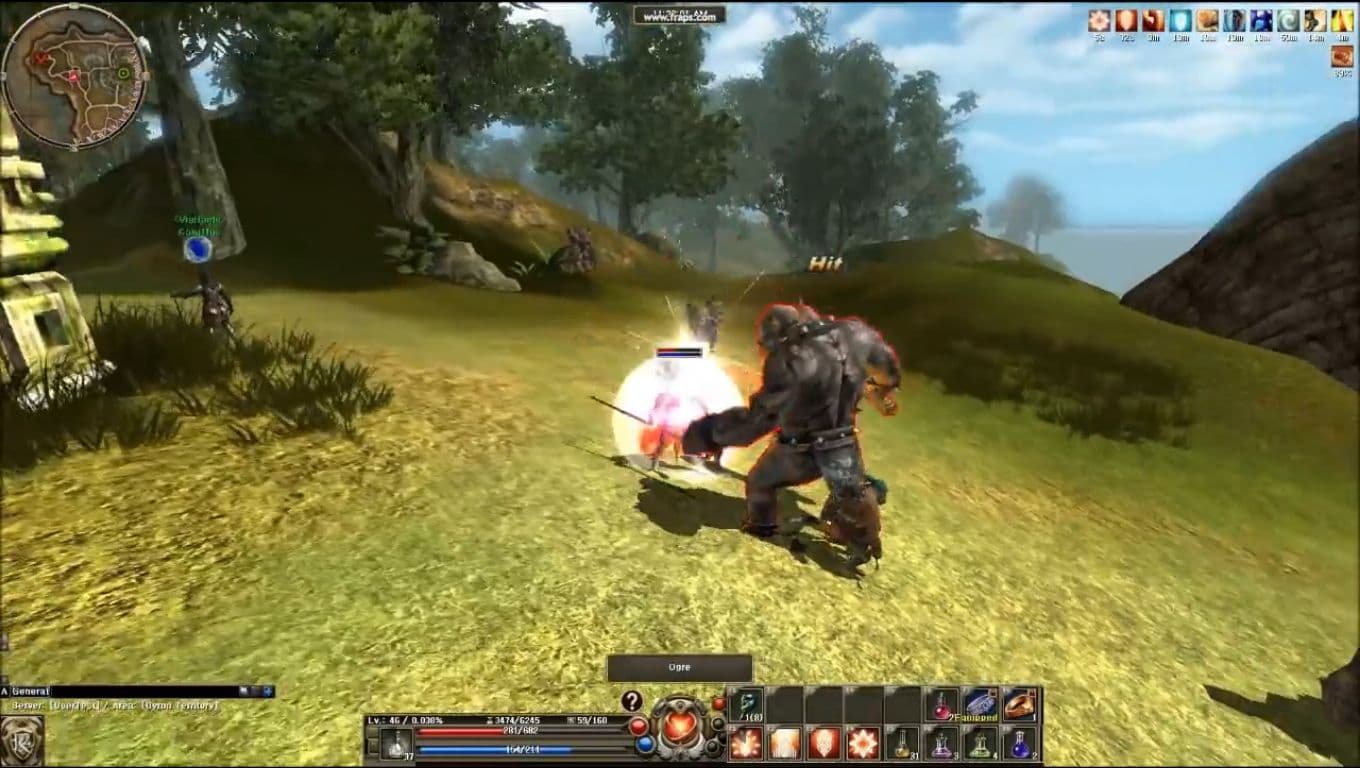Select the equipped blue ring slot

pyautogui.click(x=980, y=704)
